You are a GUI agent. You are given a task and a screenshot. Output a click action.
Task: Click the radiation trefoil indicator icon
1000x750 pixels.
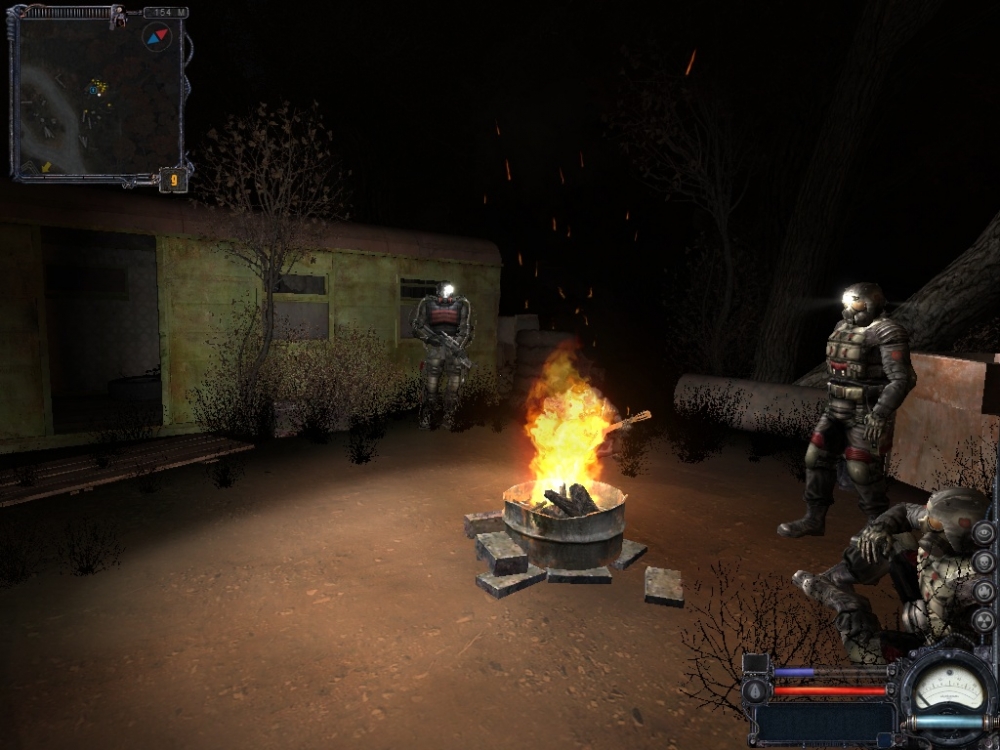coord(983,620)
